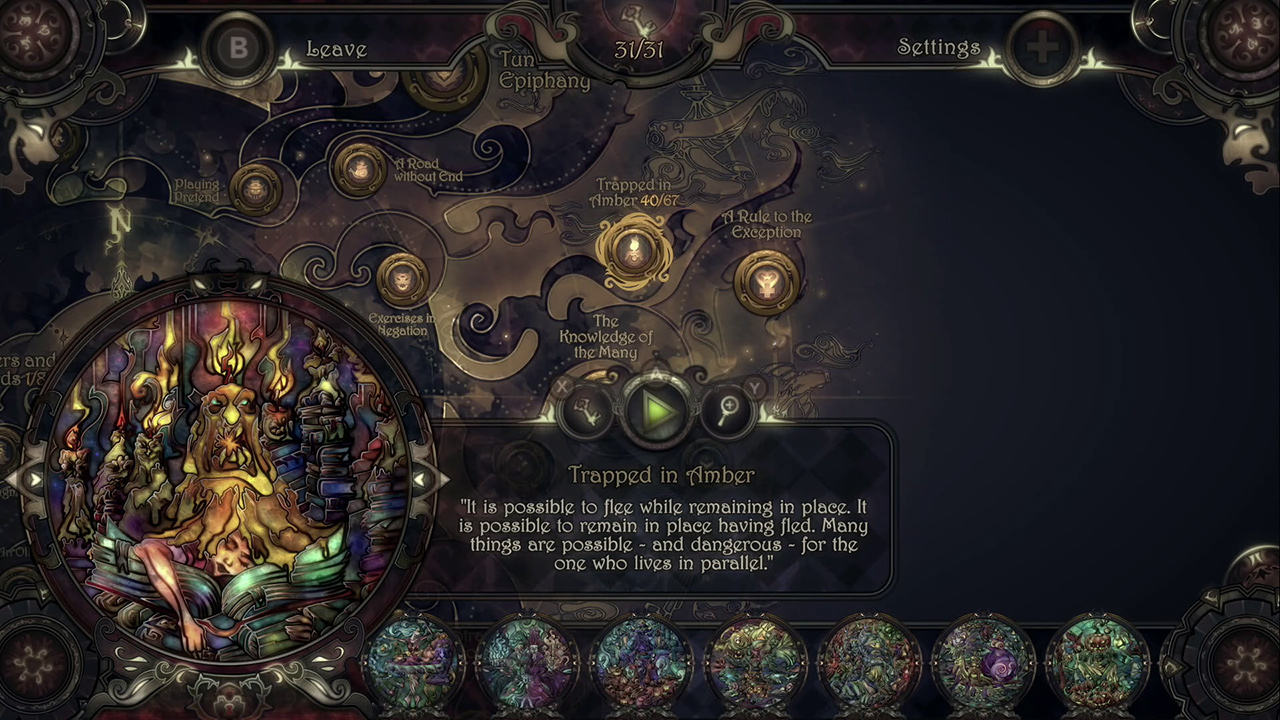Zoom in with the magnifying glass icon
Viewport: 1280px width, 720px height.
pyautogui.click(x=728, y=410)
